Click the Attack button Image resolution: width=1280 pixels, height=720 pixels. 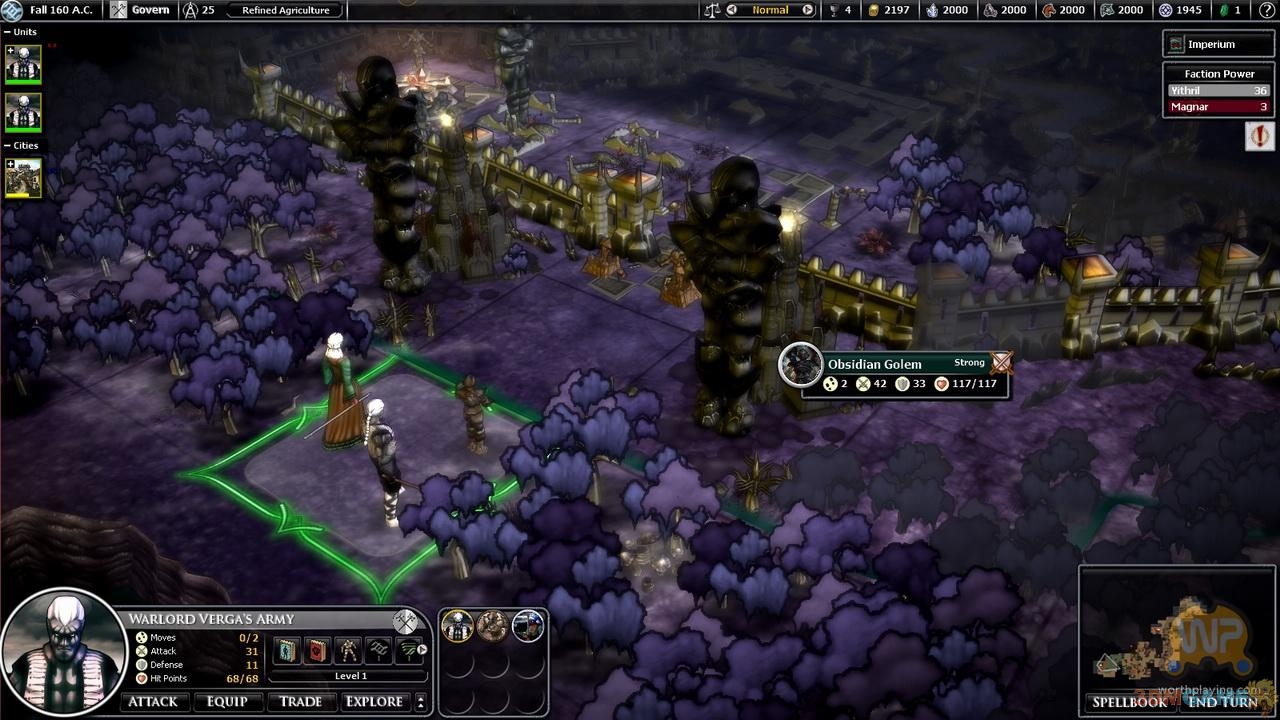[x=153, y=702]
